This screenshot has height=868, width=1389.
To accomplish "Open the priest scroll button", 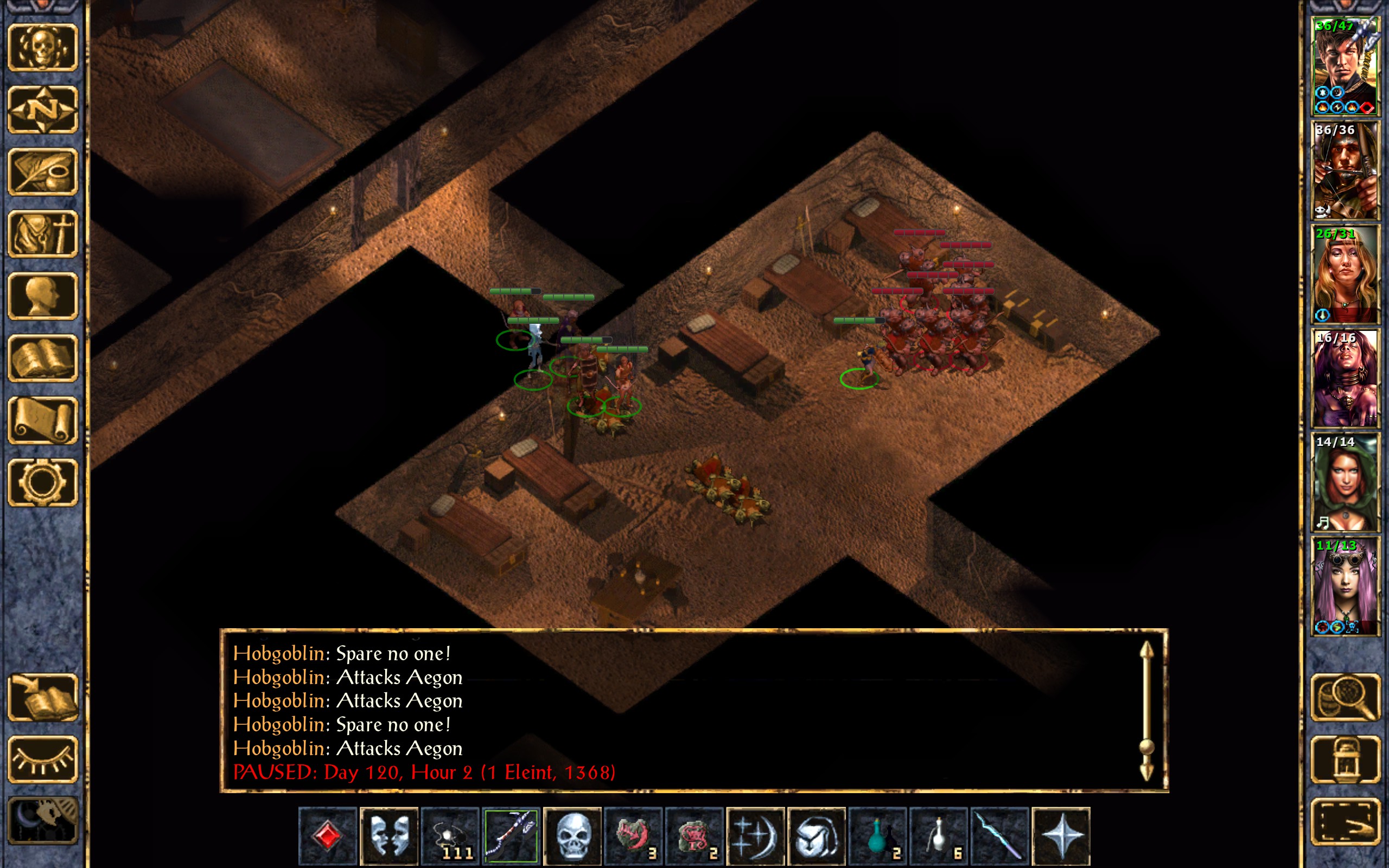I will click(x=43, y=420).
